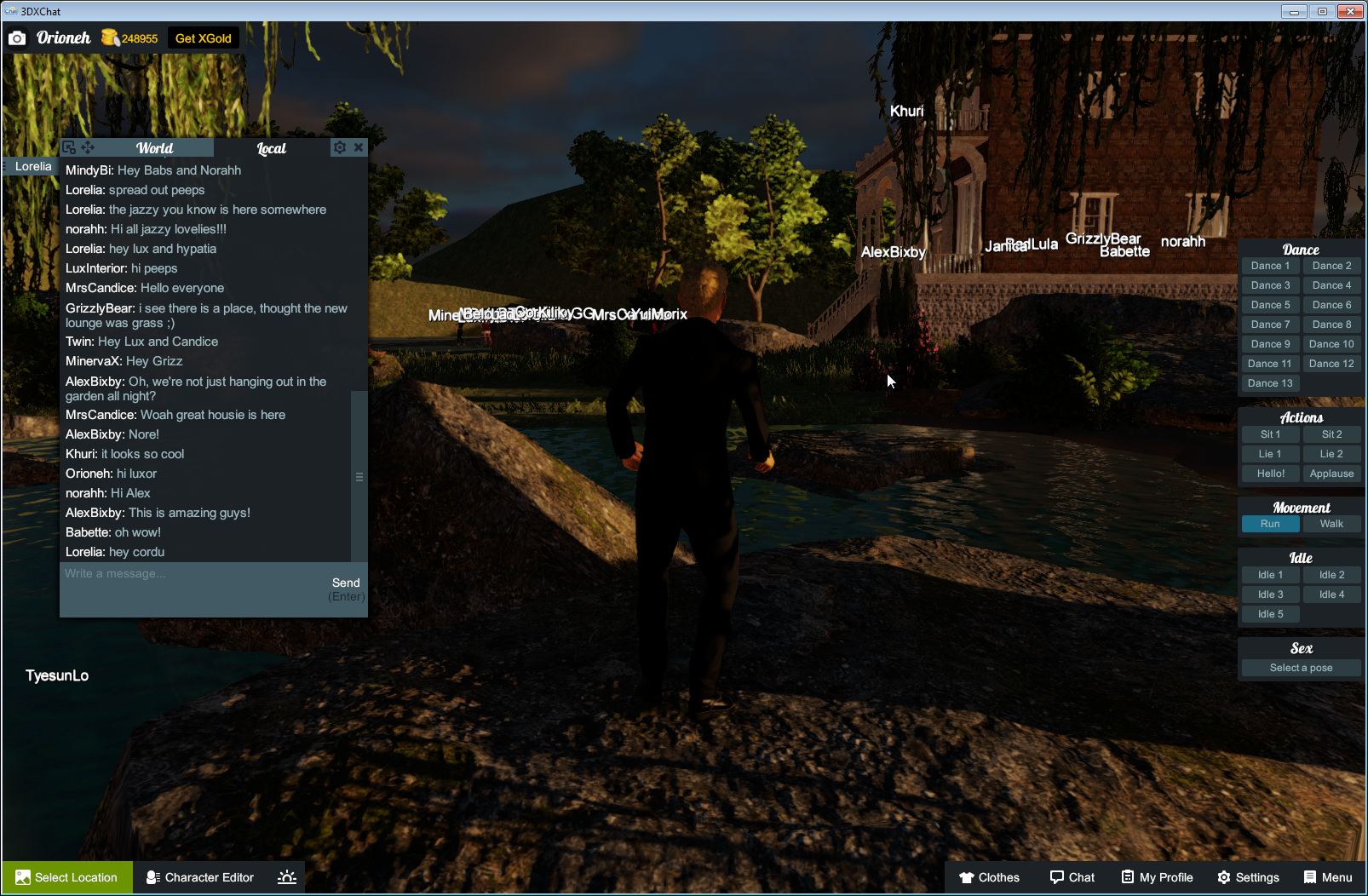Screen dimensions: 1368x896
Task: Open Select a pose under Sex
Action: [x=1301, y=667]
